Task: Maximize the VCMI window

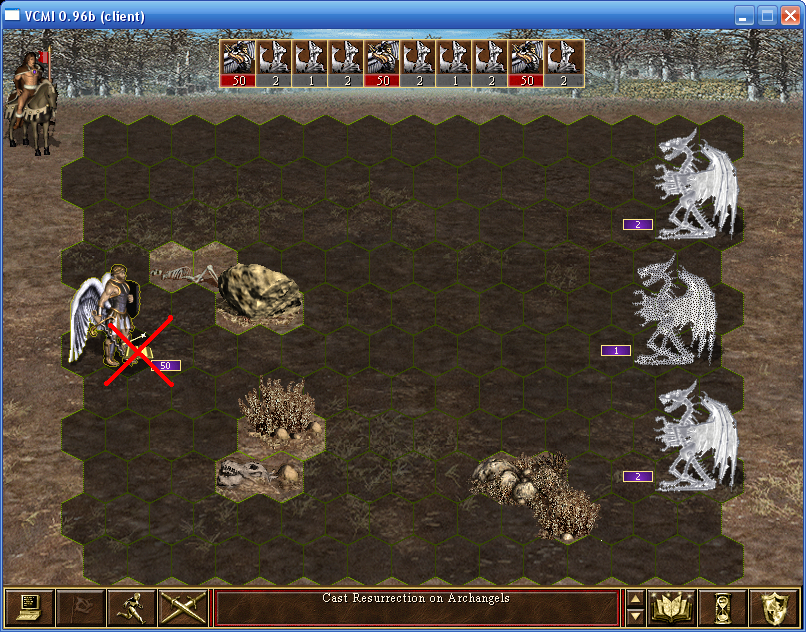Action: click(x=766, y=16)
